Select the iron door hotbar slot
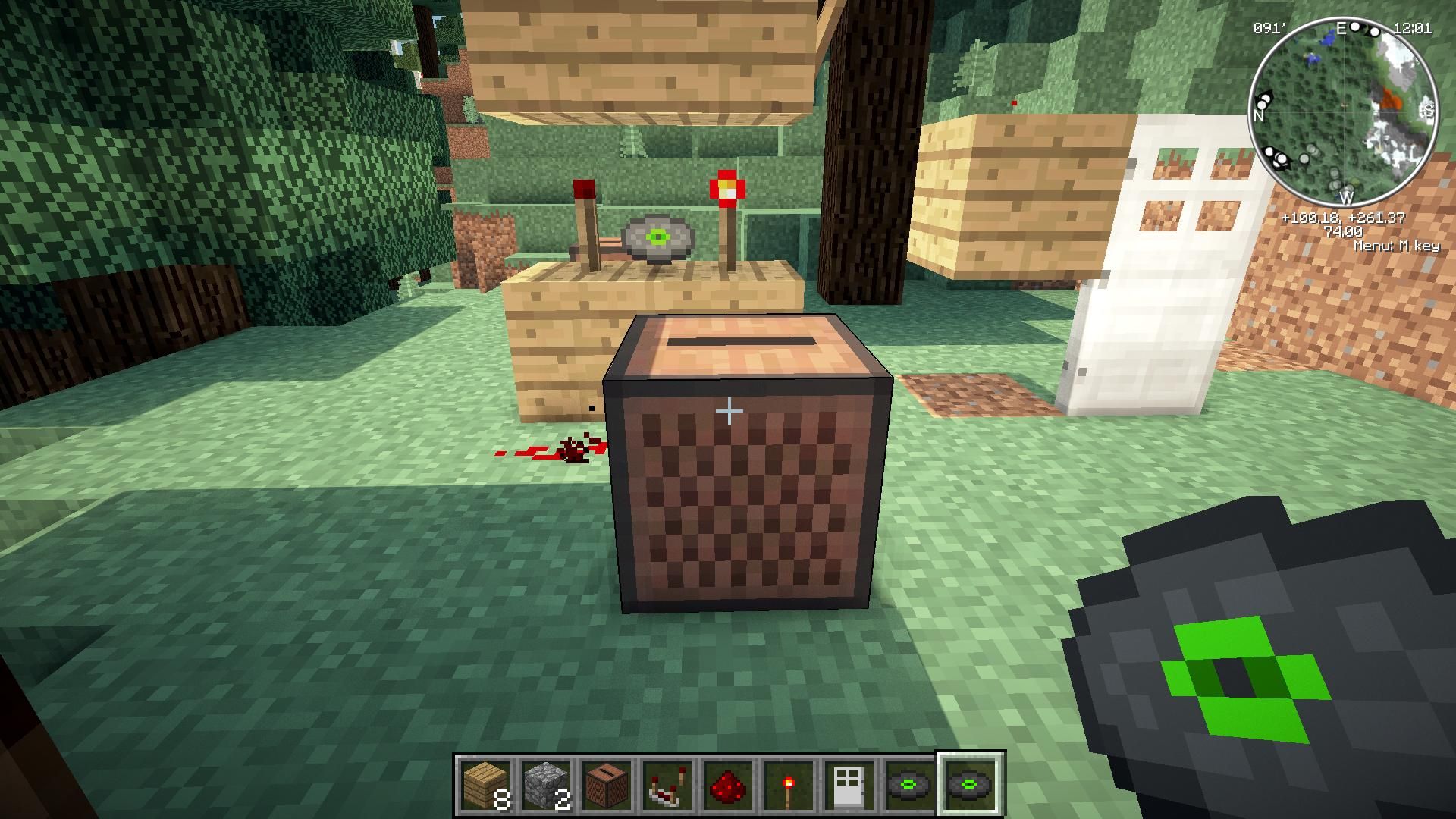The width and height of the screenshot is (1456, 819). [849, 785]
